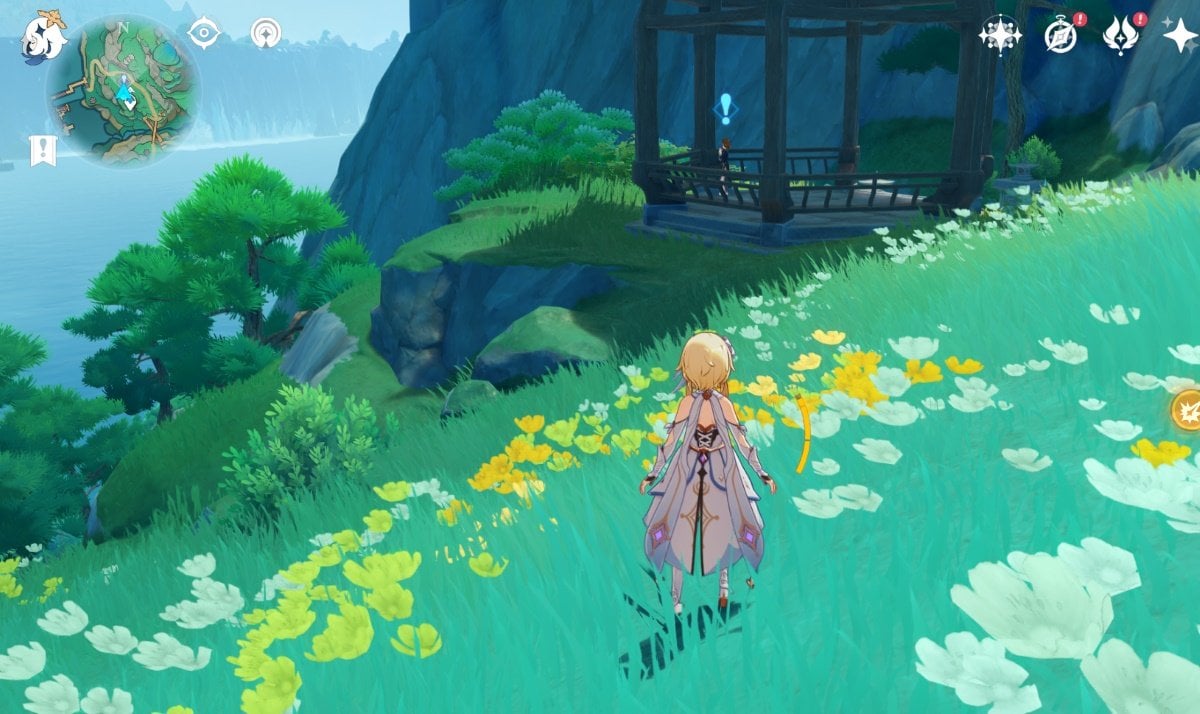Tap the orange burst icon at screen edge

pos(1187,410)
